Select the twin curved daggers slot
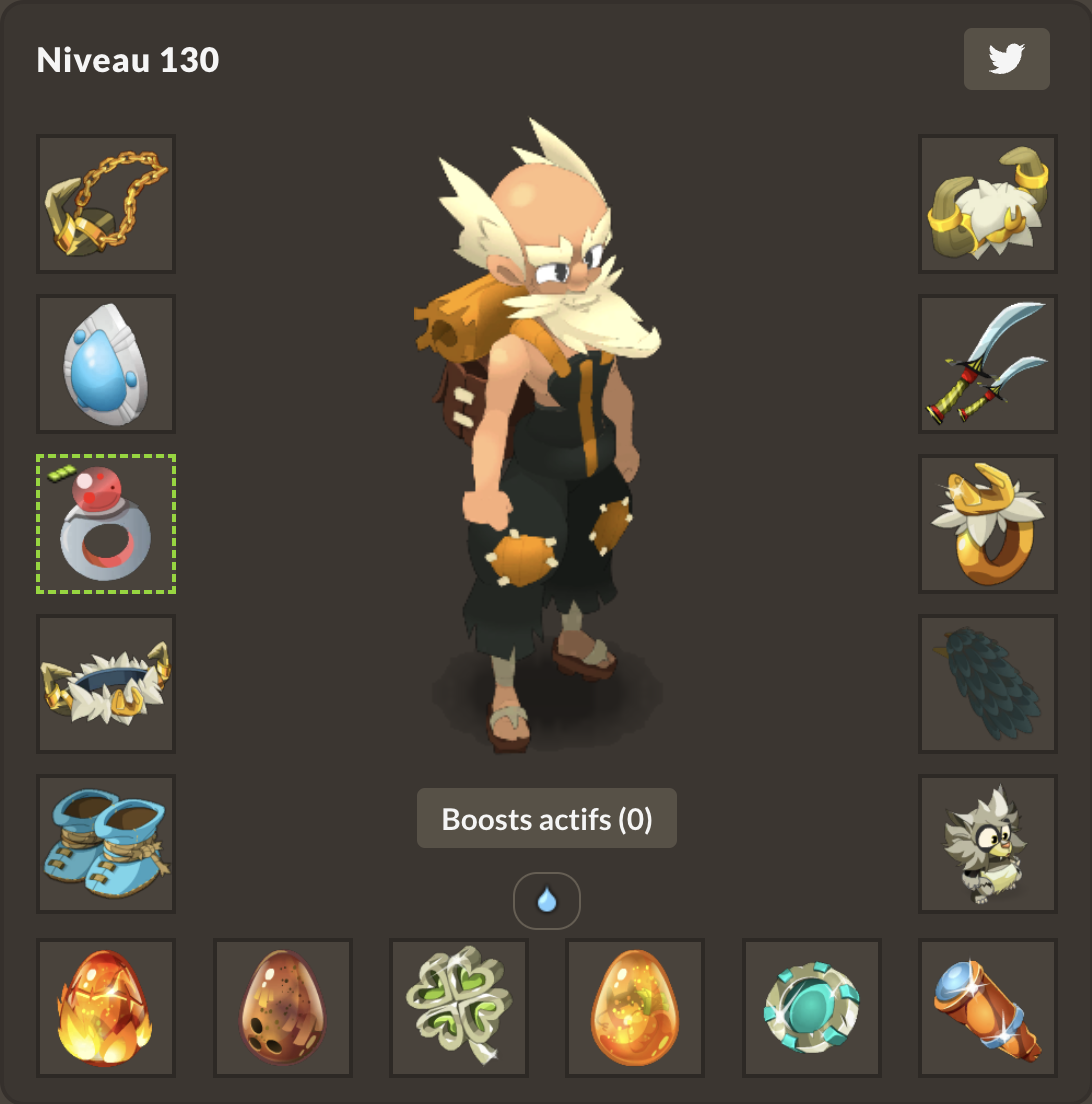Viewport: 1092px width, 1104px height. (x=988, y=364)
